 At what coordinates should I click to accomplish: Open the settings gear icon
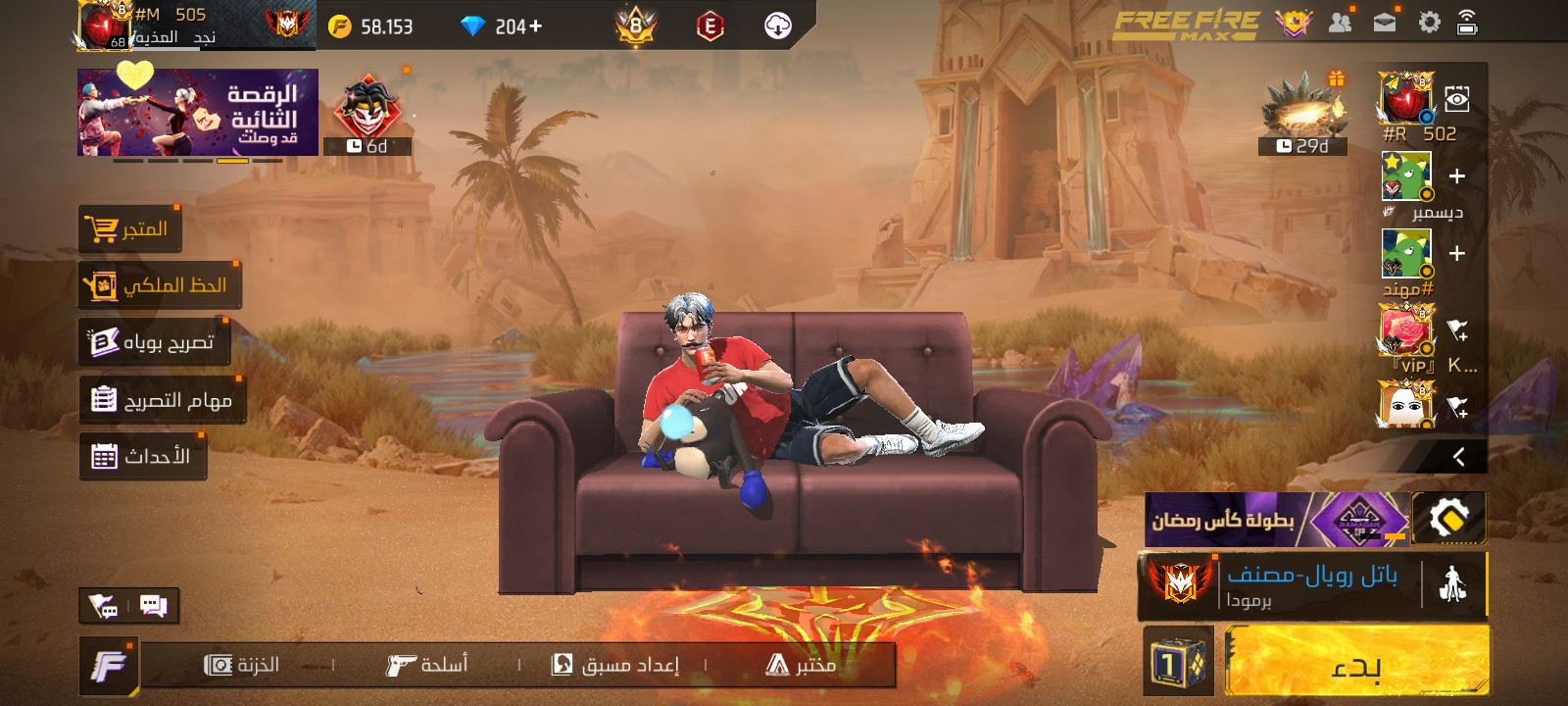1429,23
